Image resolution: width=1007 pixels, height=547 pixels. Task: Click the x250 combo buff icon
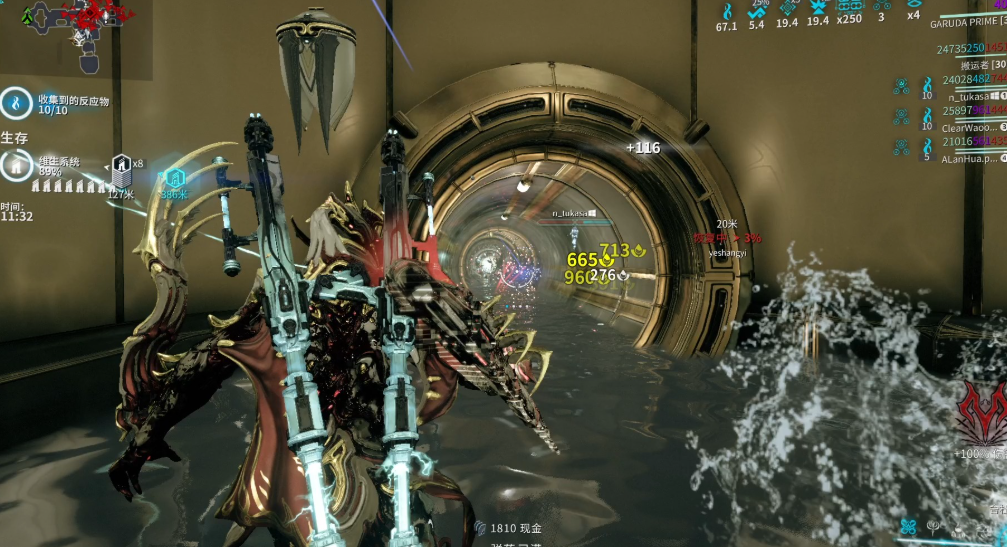click(849, 6)
